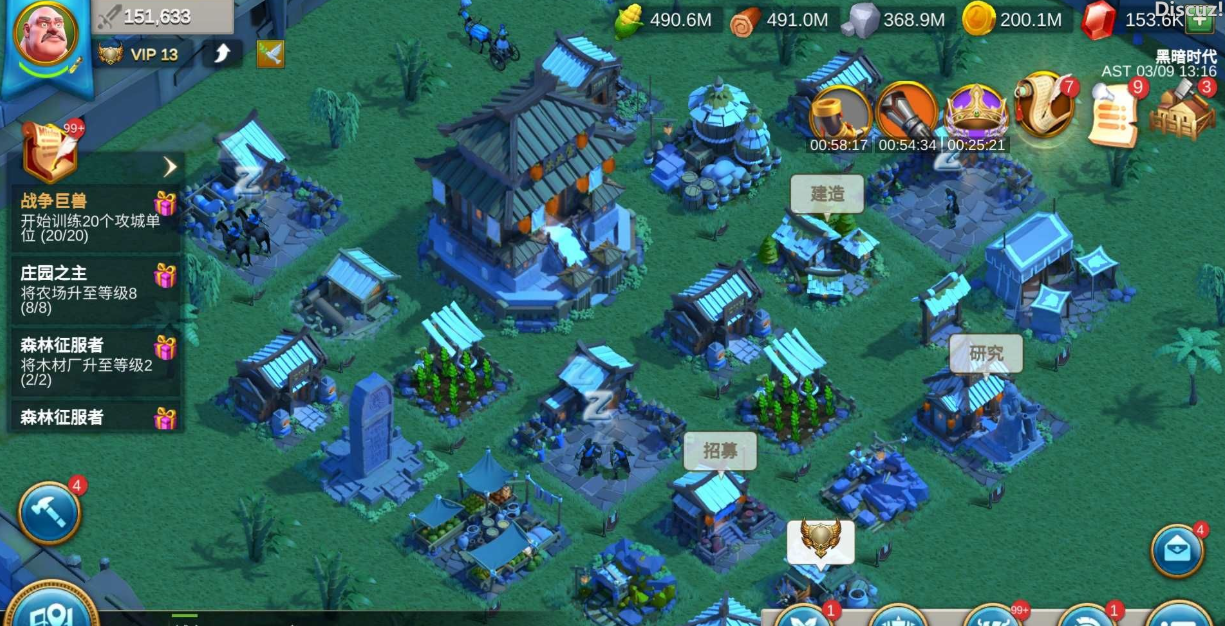Viewport: 1225px width, 626px height.
Task: Open the governor profile portrait
Action: (45, 37)
